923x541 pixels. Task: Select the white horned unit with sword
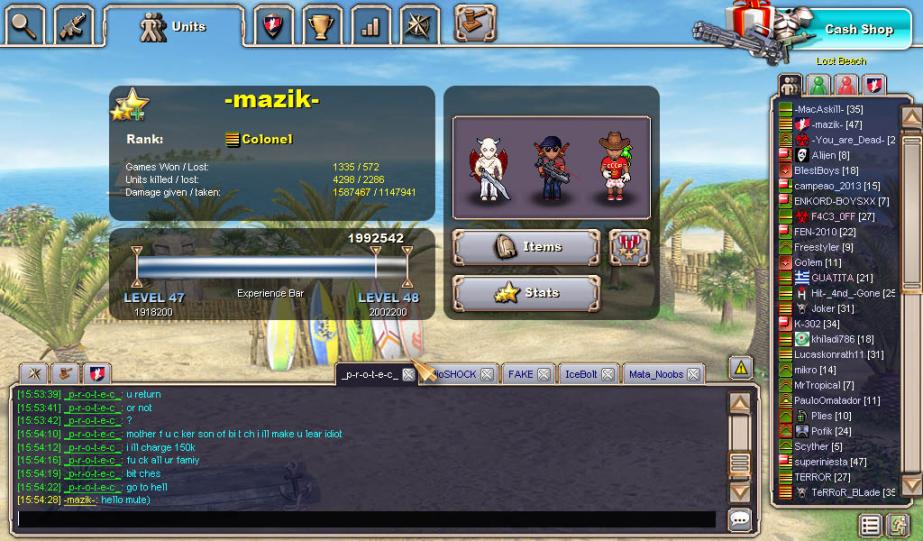490,168
